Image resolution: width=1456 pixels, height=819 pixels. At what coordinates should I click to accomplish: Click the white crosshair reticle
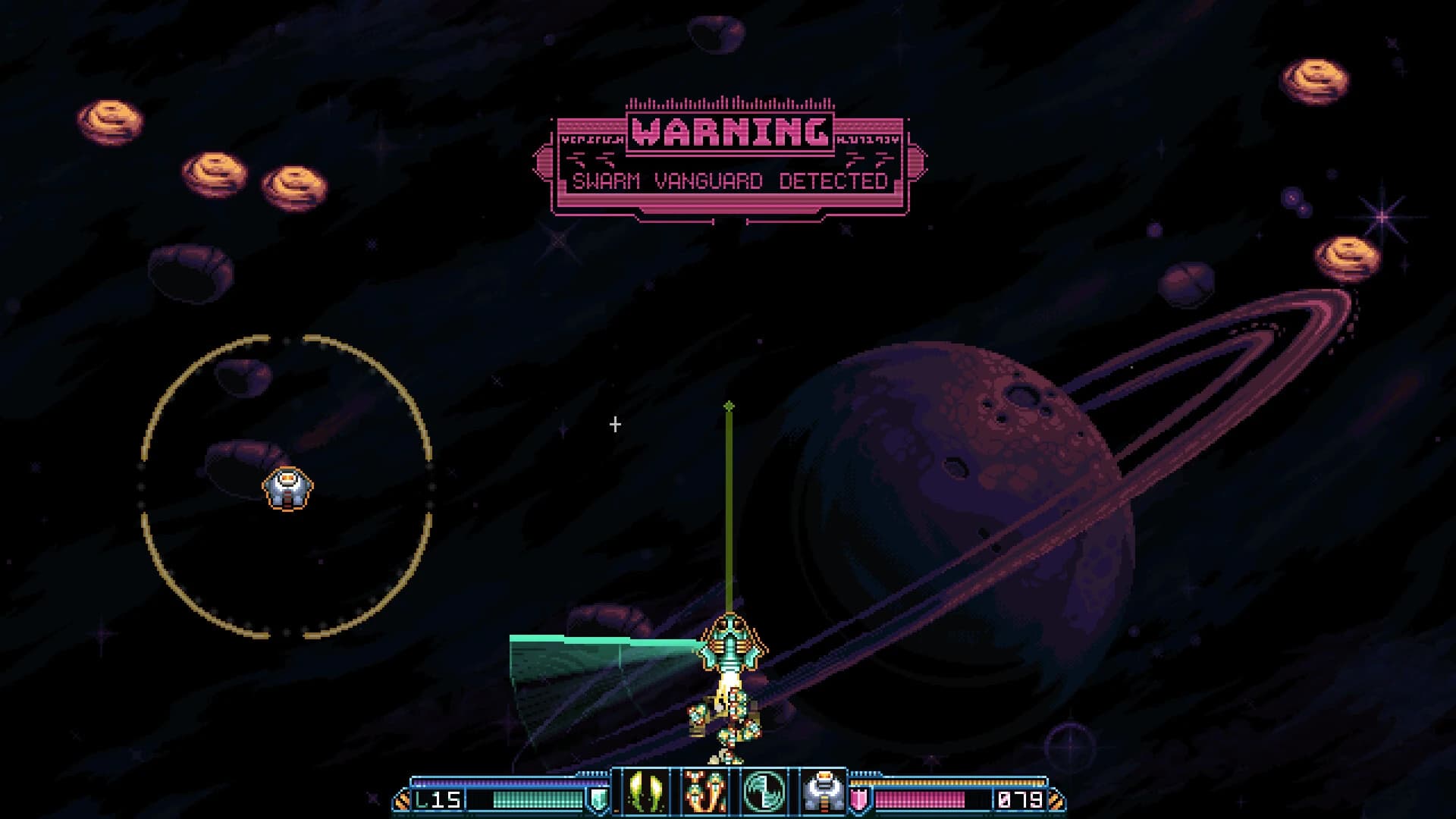pos(614,425)
